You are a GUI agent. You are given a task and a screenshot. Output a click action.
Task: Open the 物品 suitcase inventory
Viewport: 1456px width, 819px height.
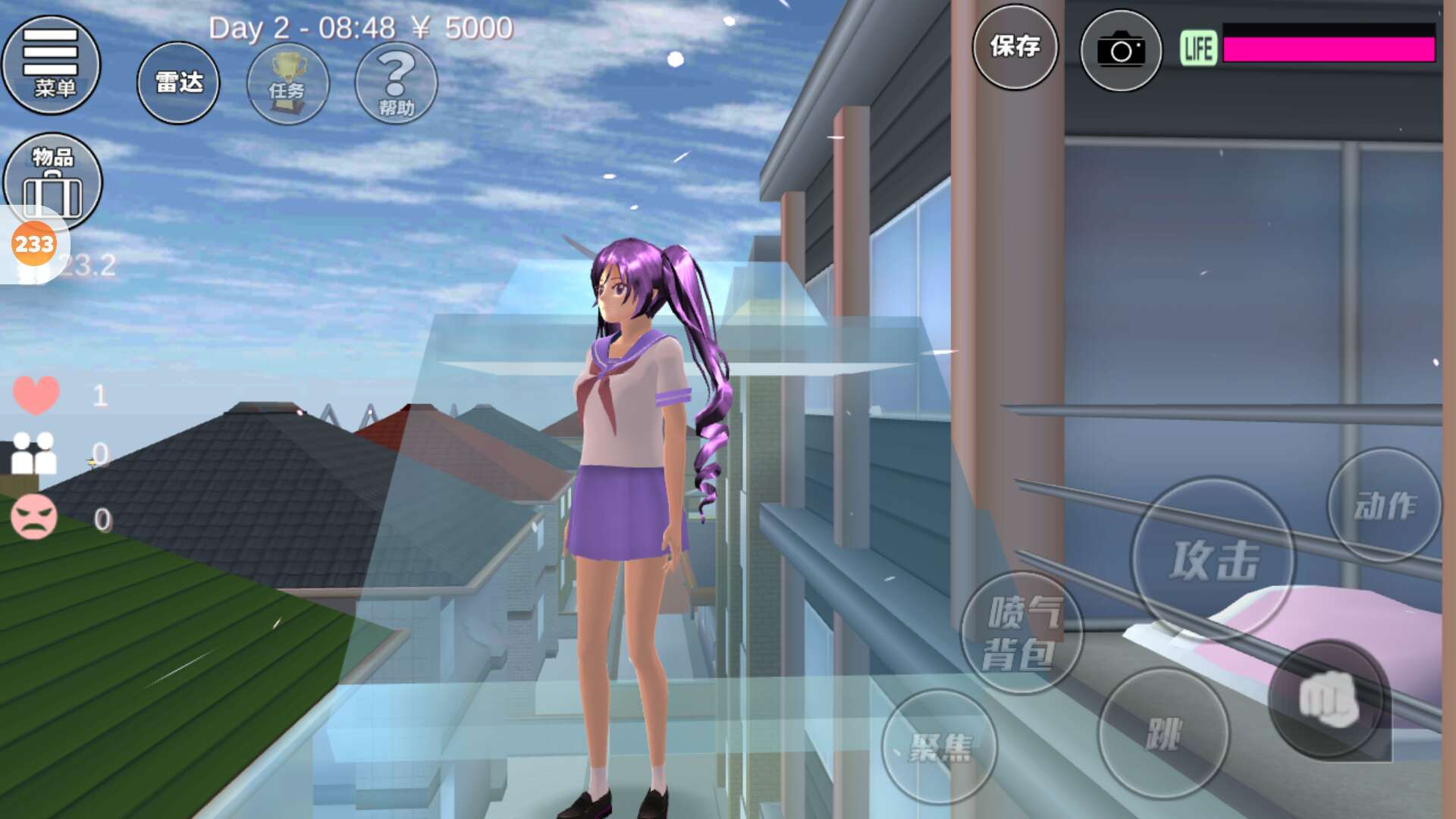[x=52, y=179]
